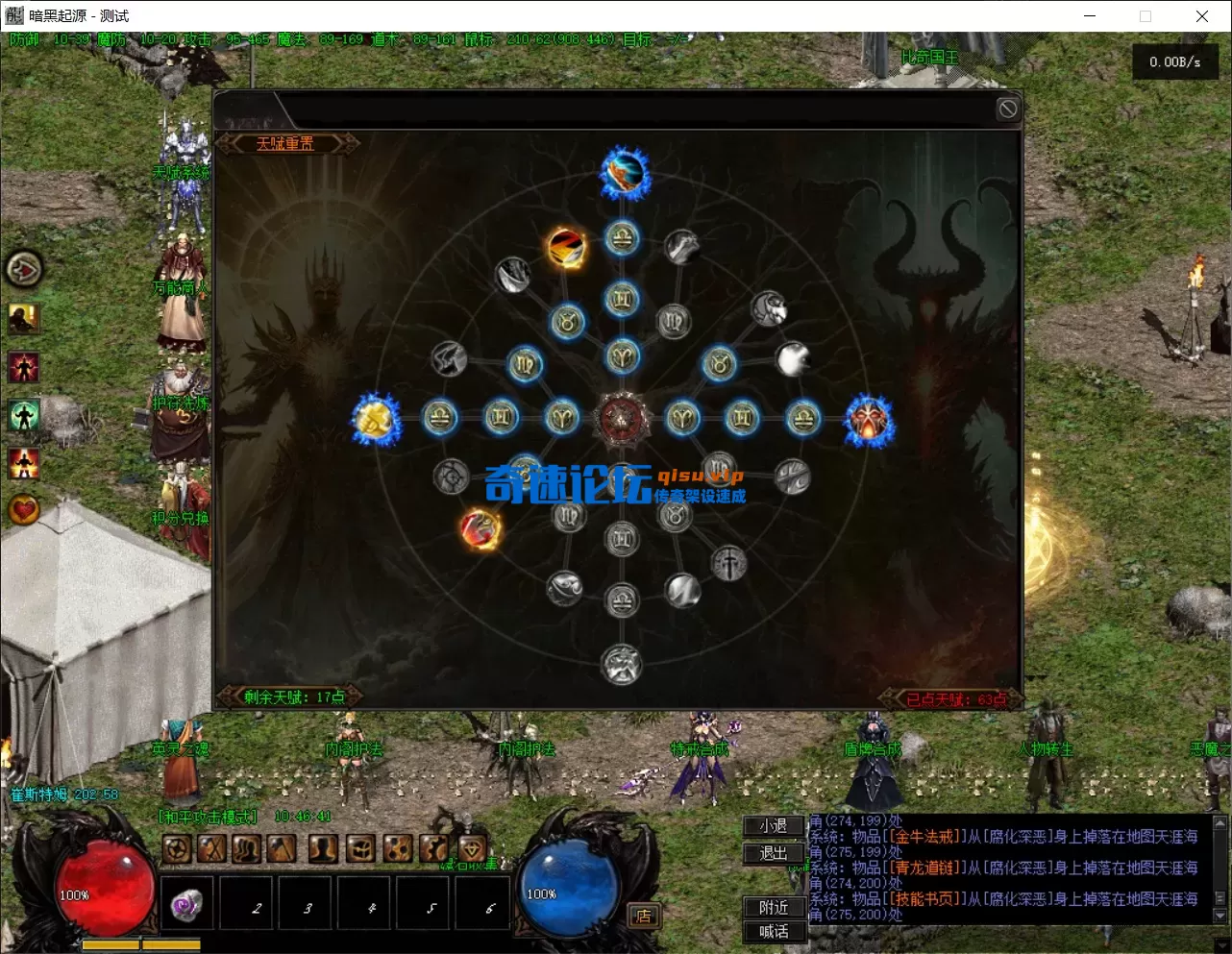Select the red demon mask talent node

tap(869, 421)
